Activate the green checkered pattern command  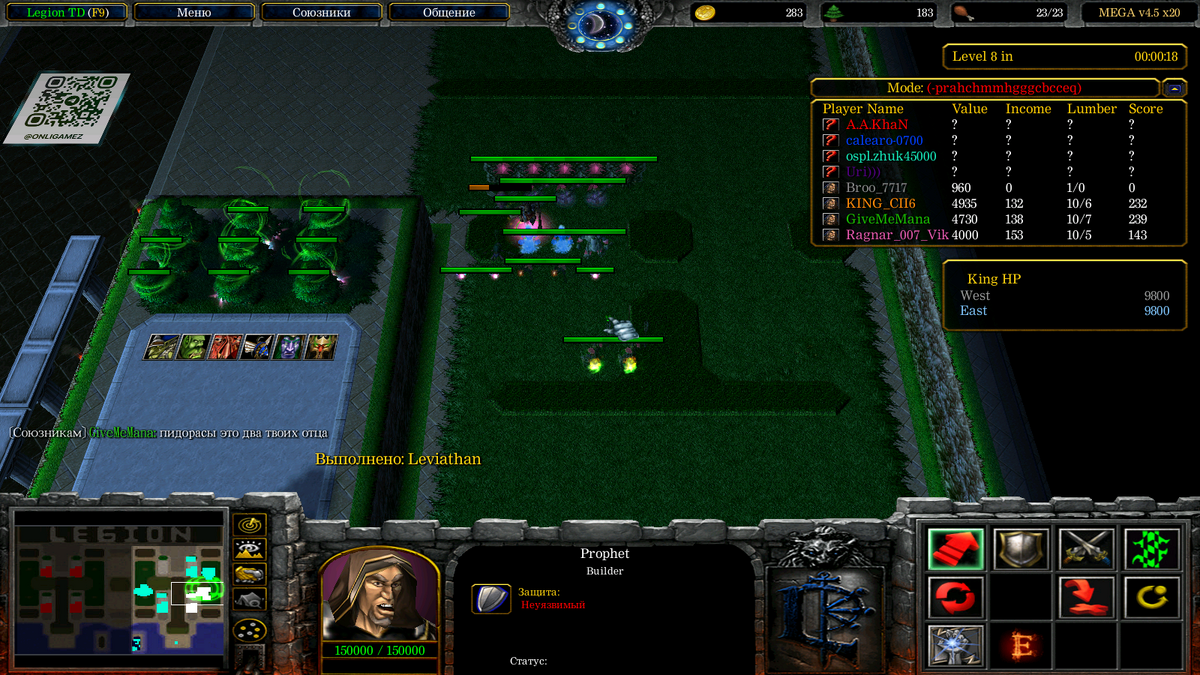click(1151, 549)
